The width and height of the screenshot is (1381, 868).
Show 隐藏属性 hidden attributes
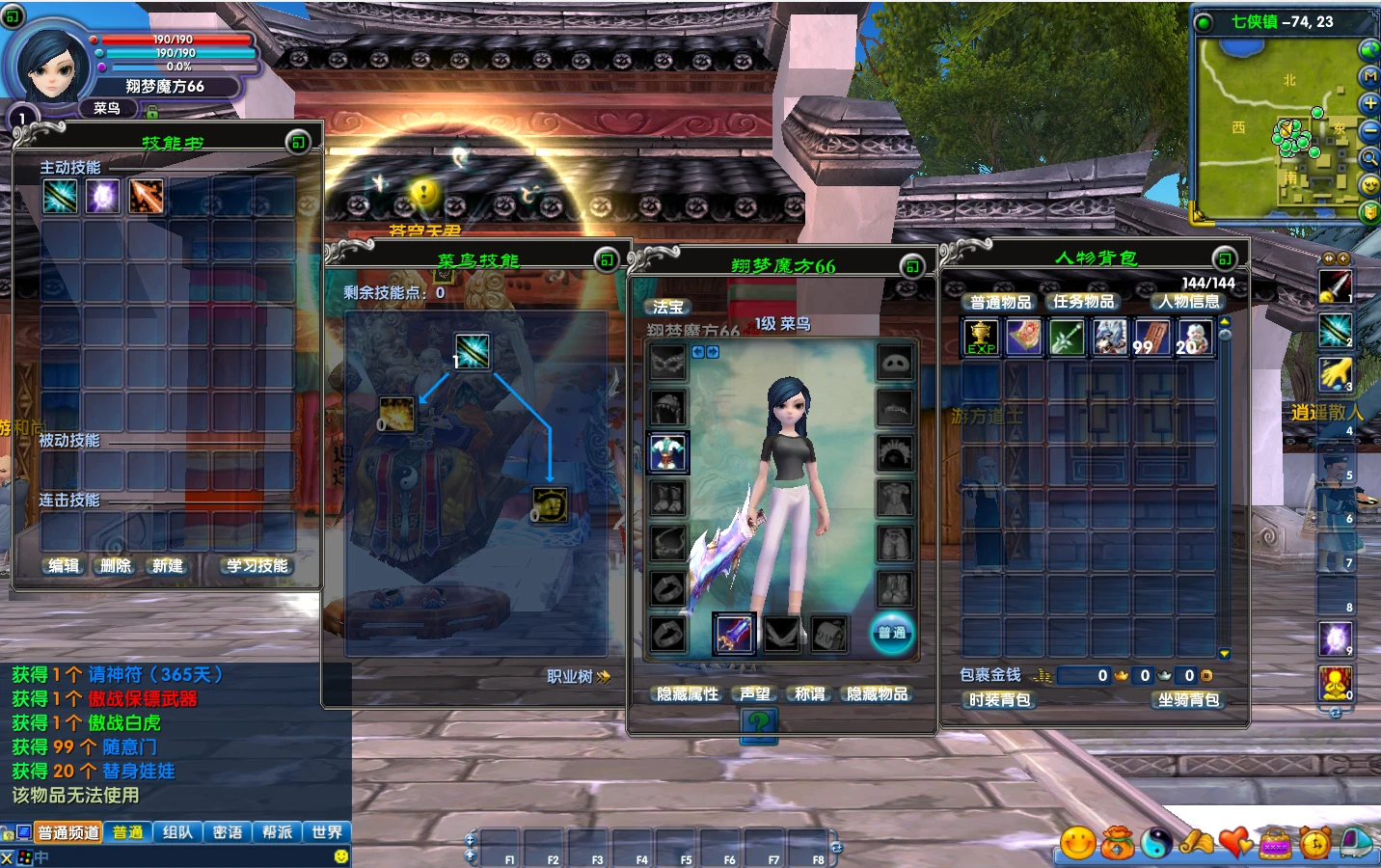[688, 694]
